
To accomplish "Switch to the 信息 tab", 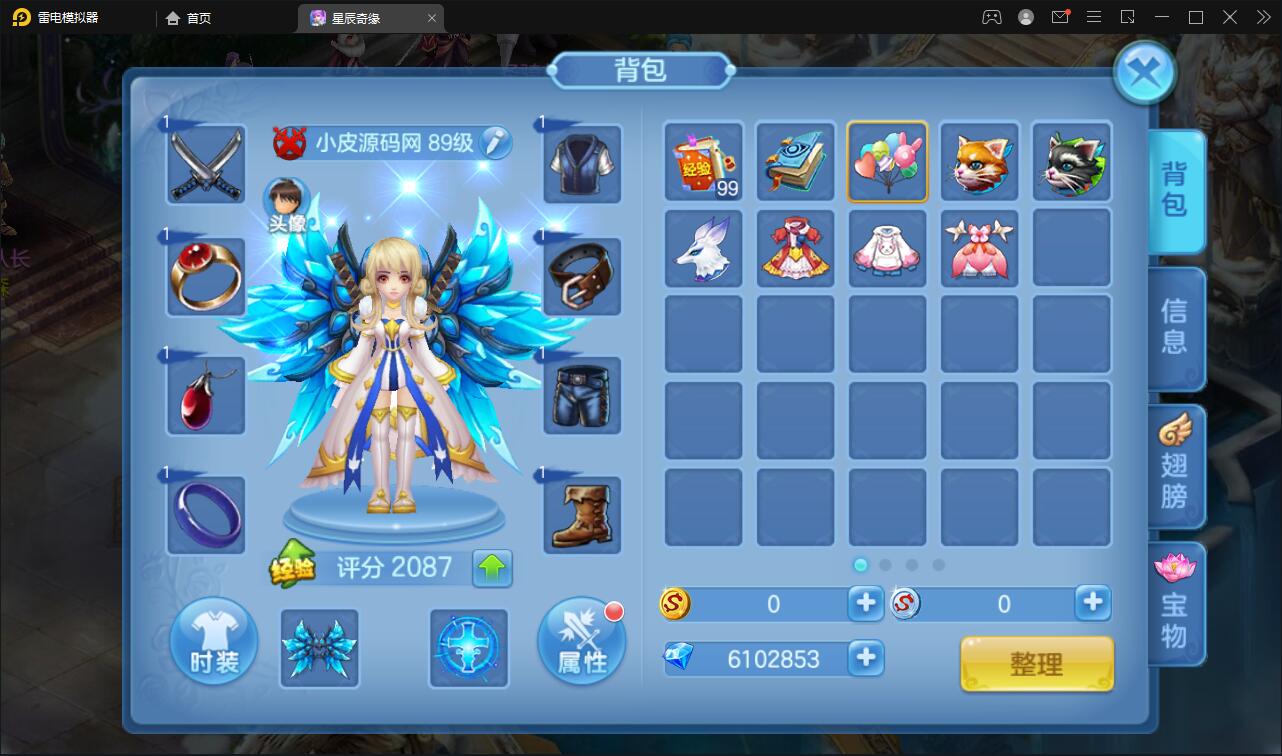I will click(1177, 330).
